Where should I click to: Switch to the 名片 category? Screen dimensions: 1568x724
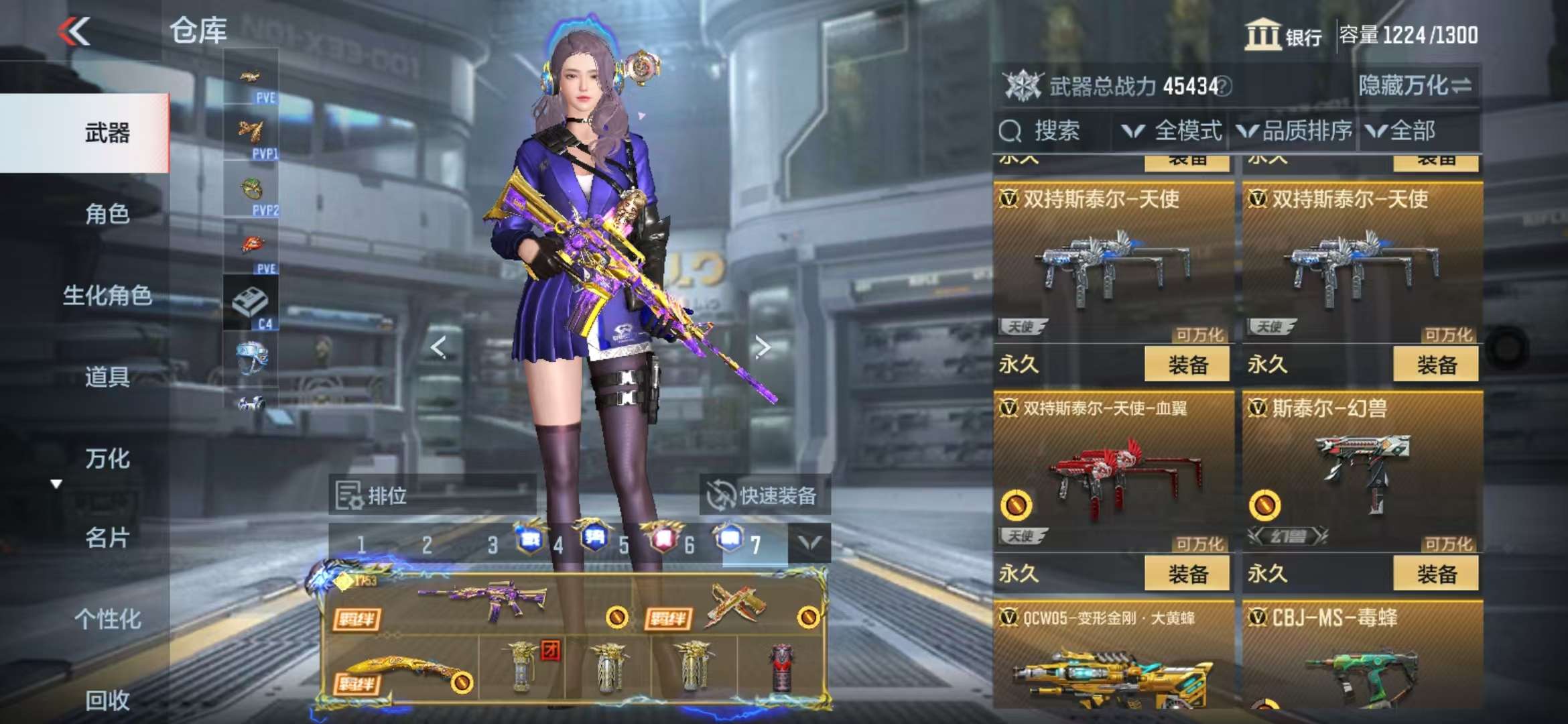click(x=107, y=538)
